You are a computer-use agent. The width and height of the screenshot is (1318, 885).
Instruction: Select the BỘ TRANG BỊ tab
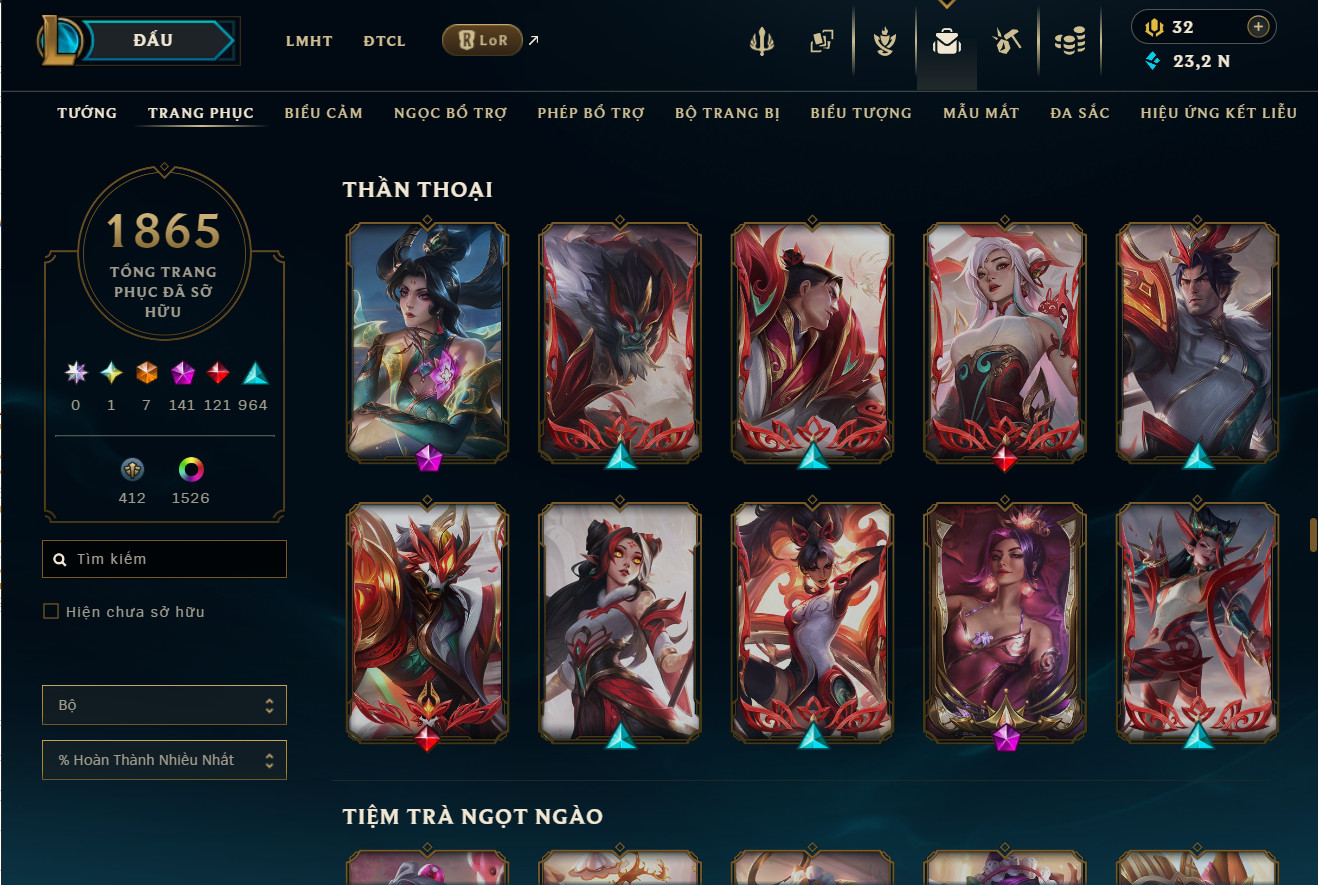point(727,113)
